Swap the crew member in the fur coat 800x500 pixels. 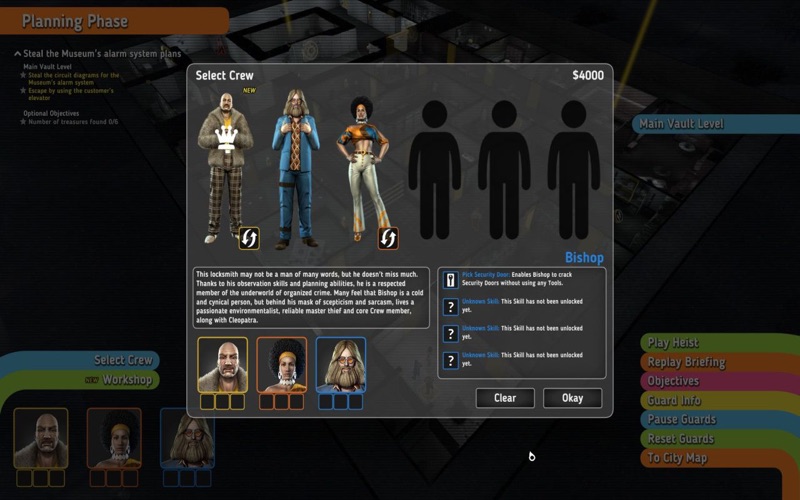pos(248,238)
